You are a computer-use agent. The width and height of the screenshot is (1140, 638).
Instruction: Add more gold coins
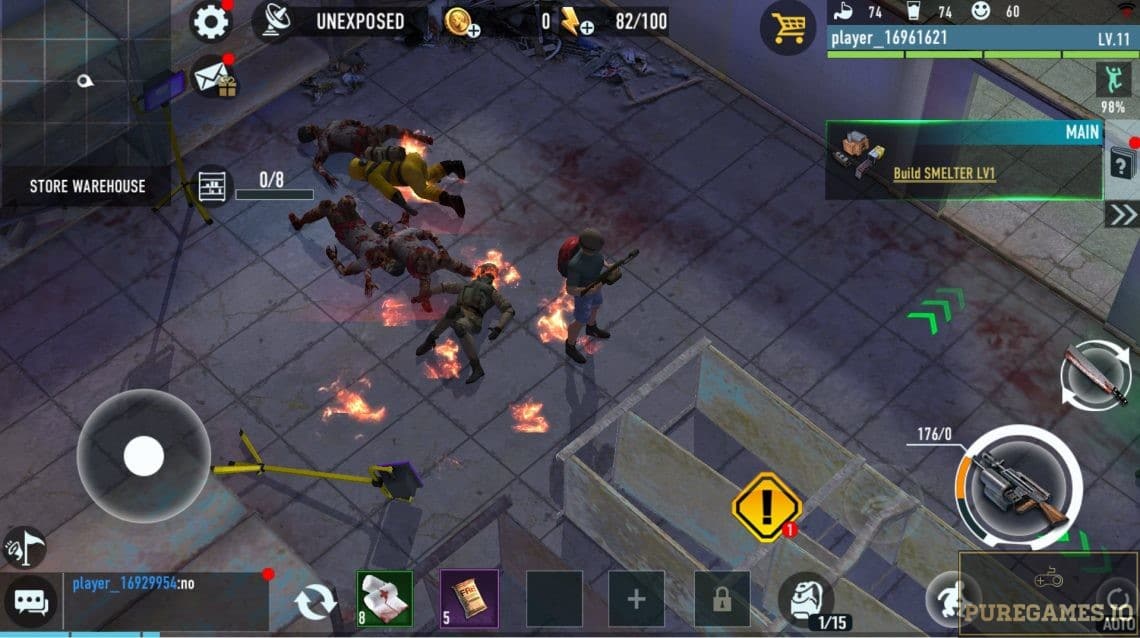[462, 22]
